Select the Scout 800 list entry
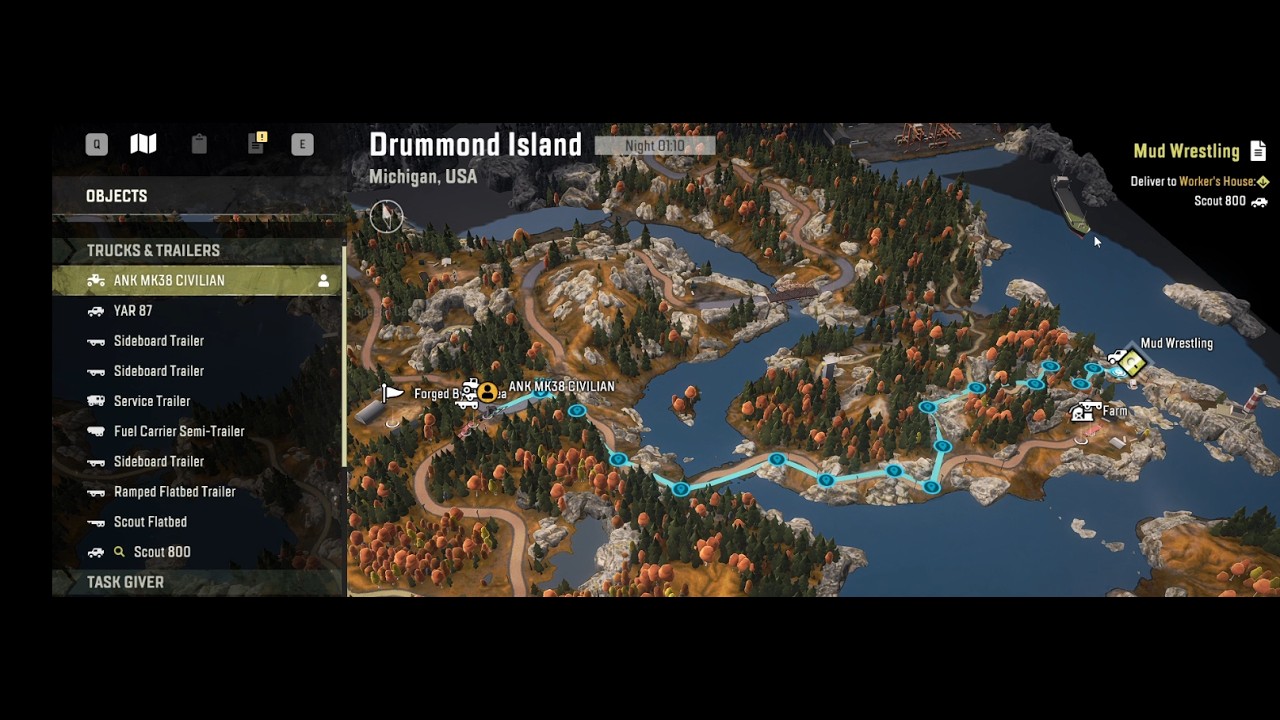Screen dimensions: 1280x720 point(161,552)
